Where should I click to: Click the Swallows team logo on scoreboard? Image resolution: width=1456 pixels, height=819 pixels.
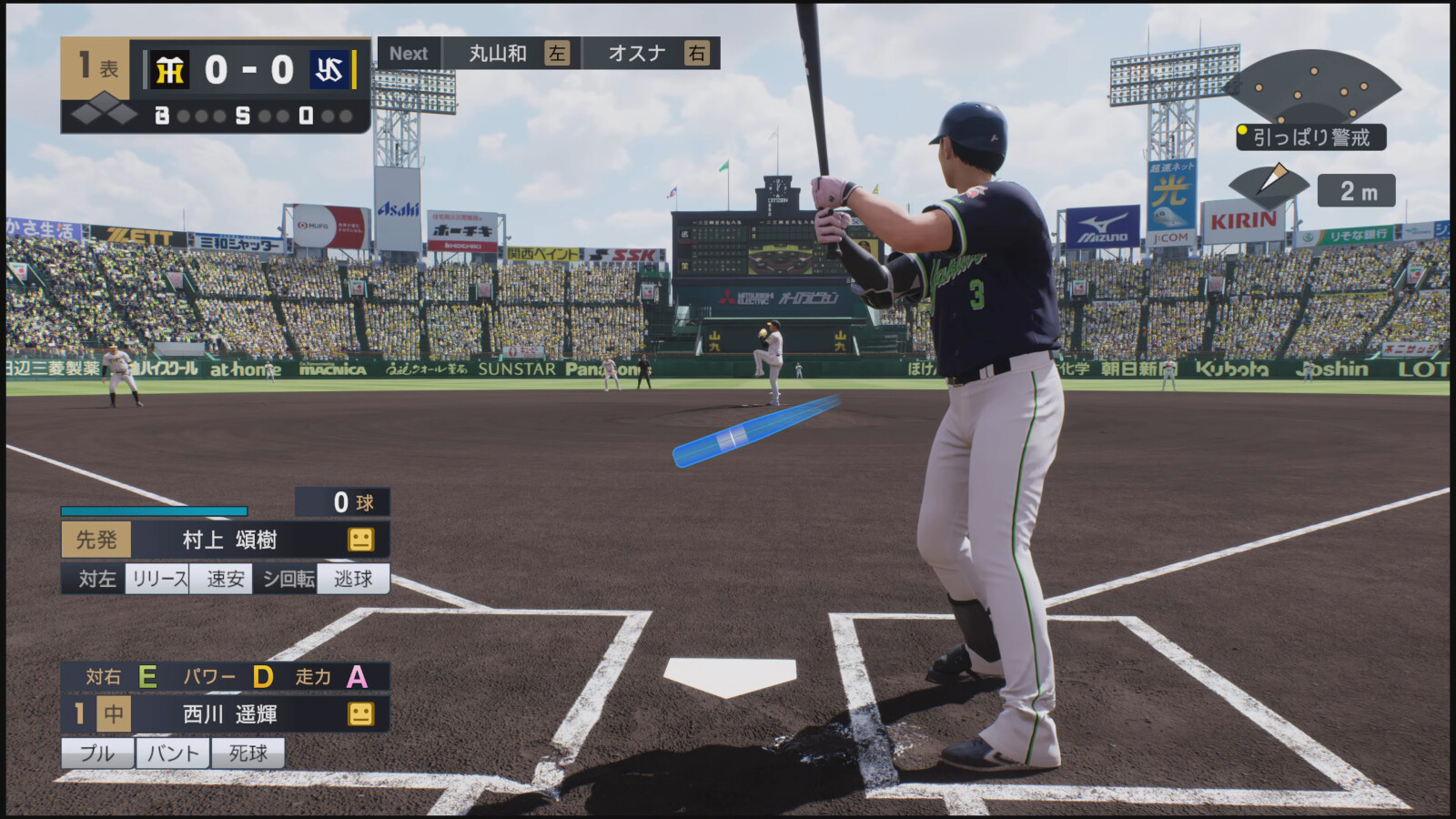pos(329,70)
